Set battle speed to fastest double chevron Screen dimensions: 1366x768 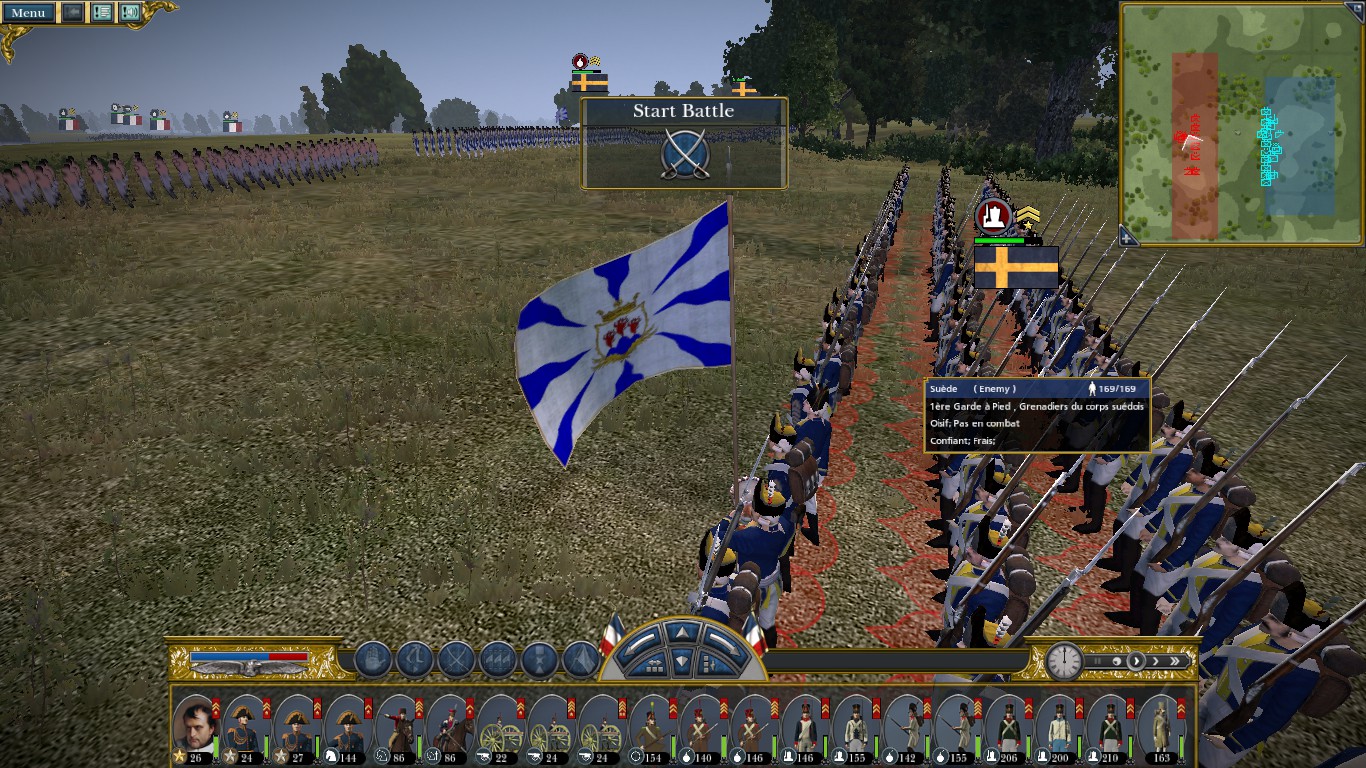pos(1176,661)
